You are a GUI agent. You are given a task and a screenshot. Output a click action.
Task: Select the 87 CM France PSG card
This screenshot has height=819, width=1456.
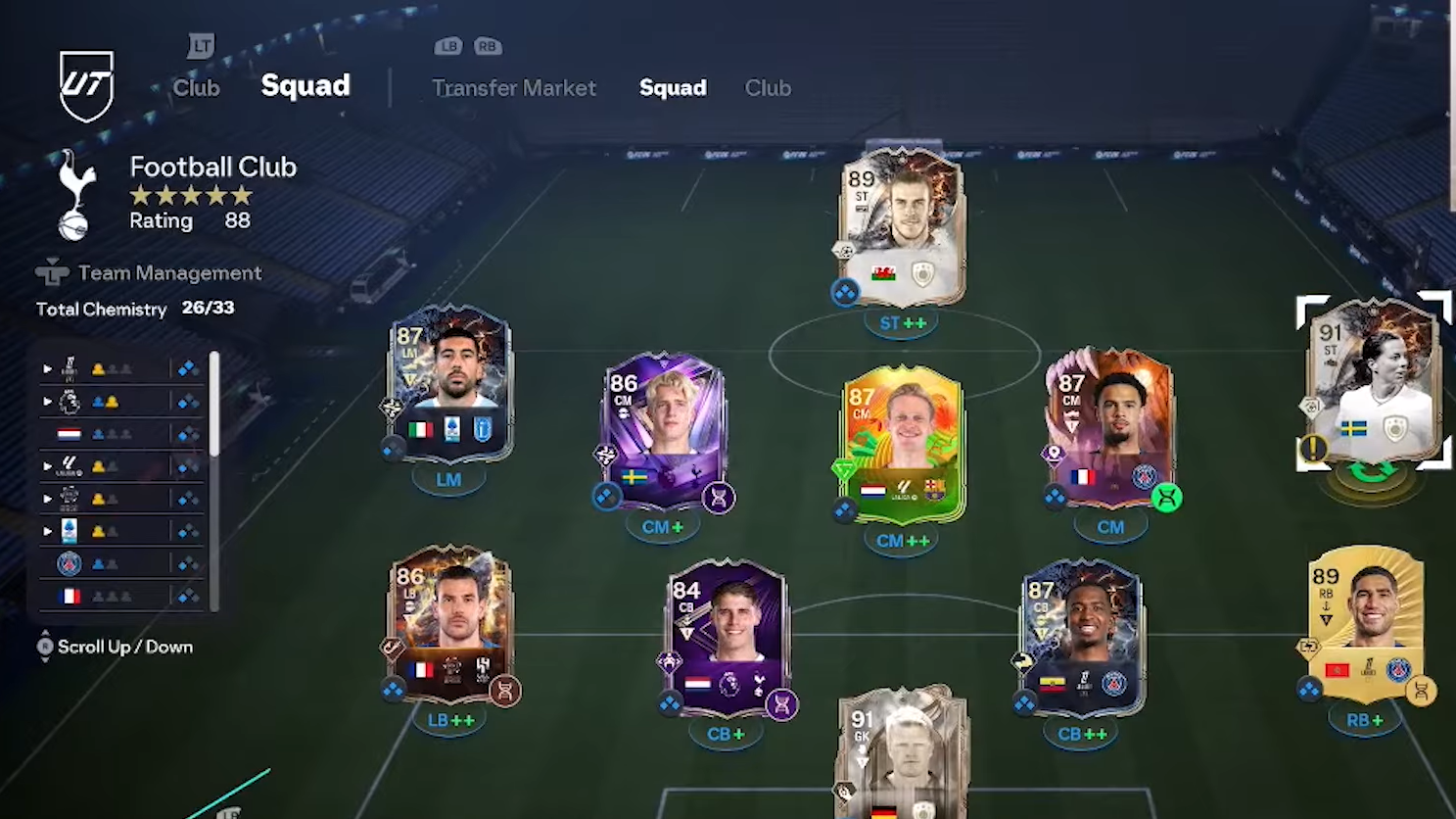1110,429
